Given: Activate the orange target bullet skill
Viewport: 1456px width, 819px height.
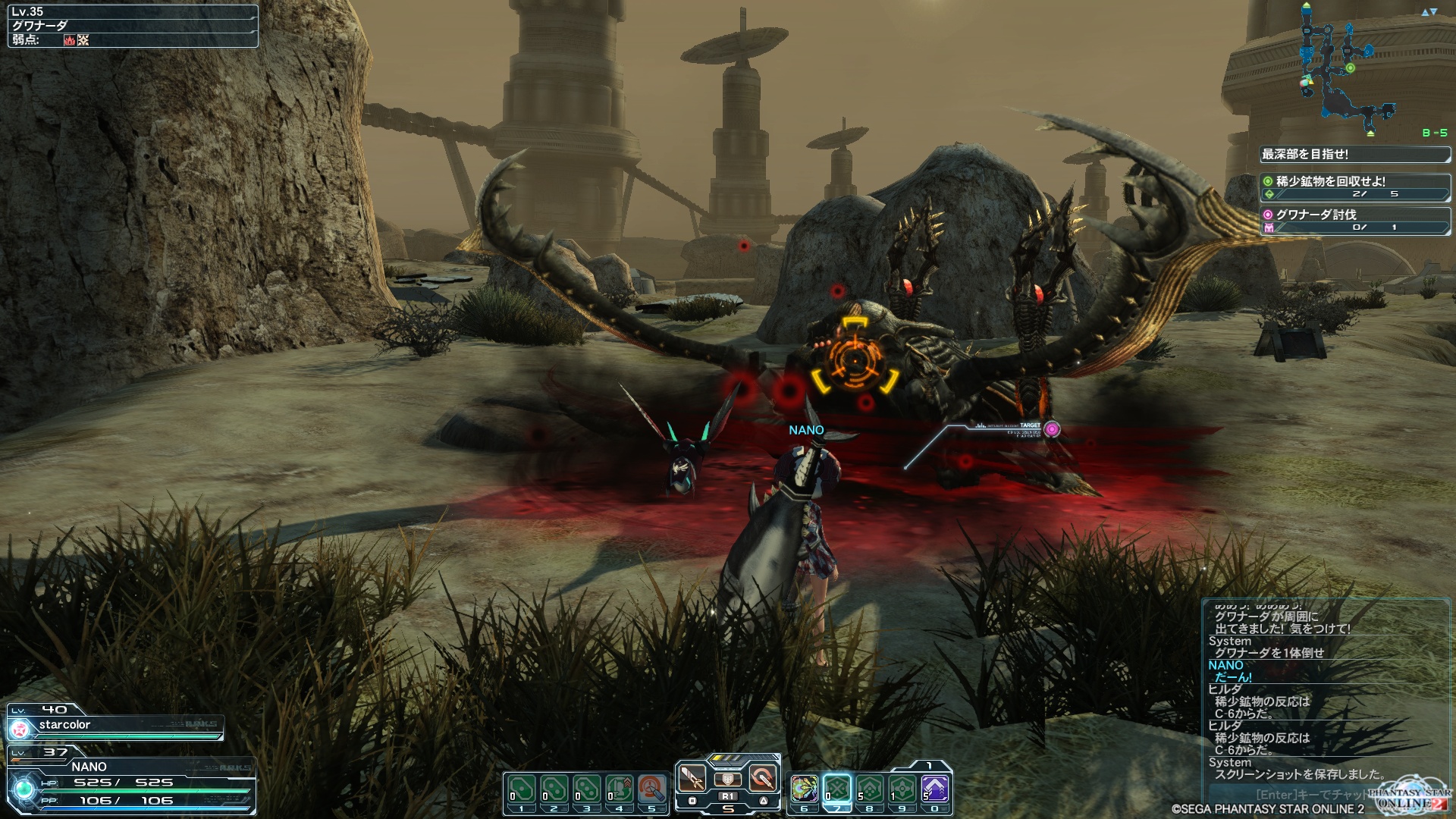Looking at the screenshot, I should tap(652, 790).
